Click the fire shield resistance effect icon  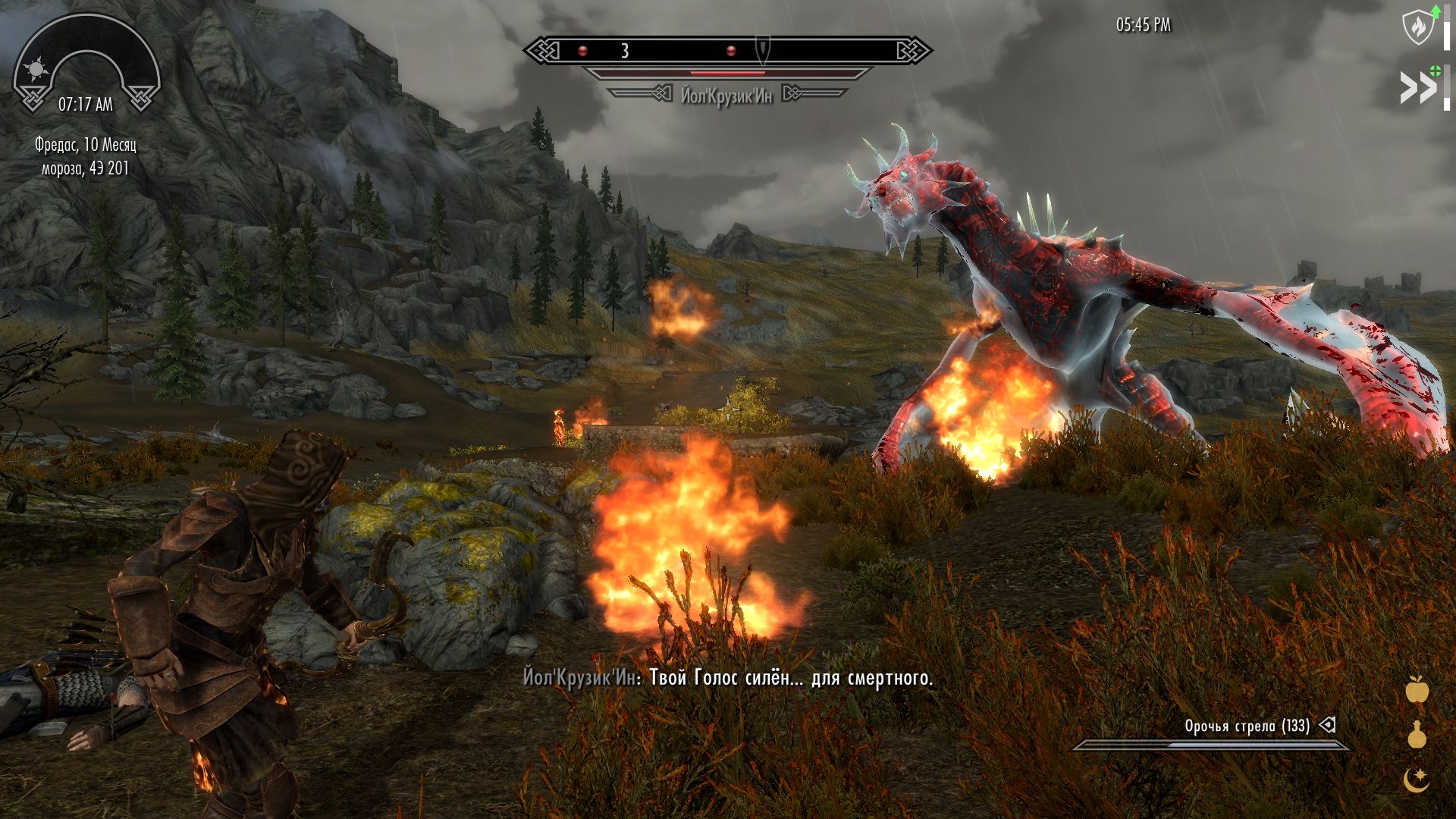(1416, 28)
